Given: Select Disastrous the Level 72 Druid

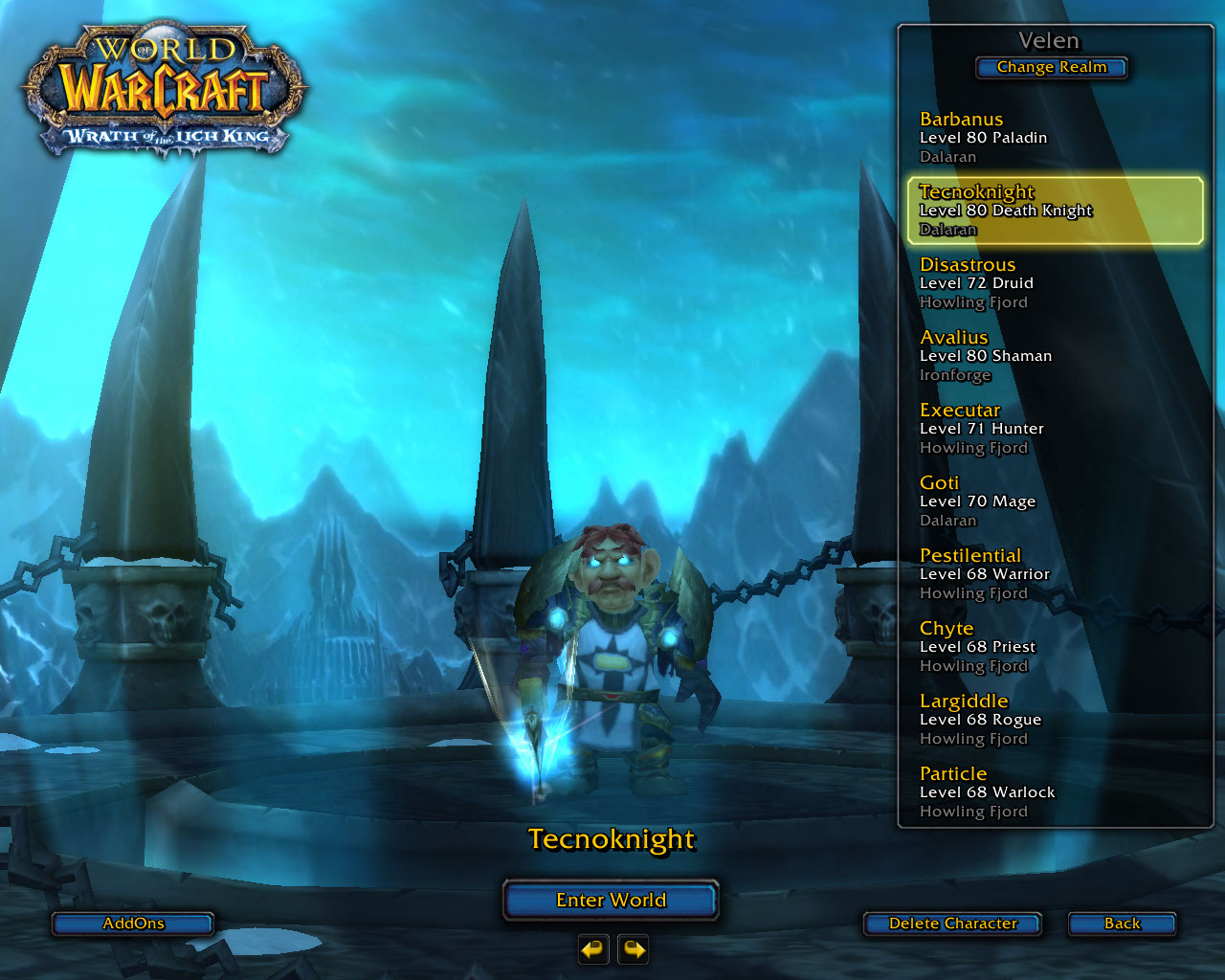Looking at the screenshot, I should point(1053,282).
